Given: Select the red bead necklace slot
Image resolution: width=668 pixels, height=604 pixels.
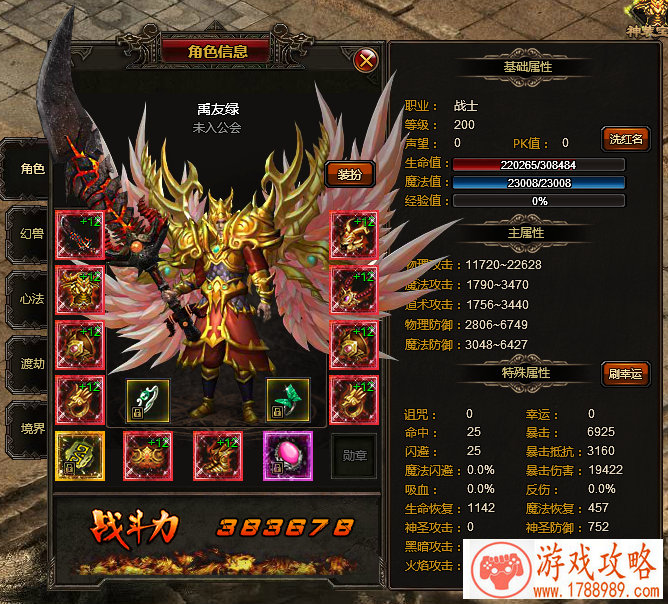Looking at the screenshot, I should pos(354,290).
